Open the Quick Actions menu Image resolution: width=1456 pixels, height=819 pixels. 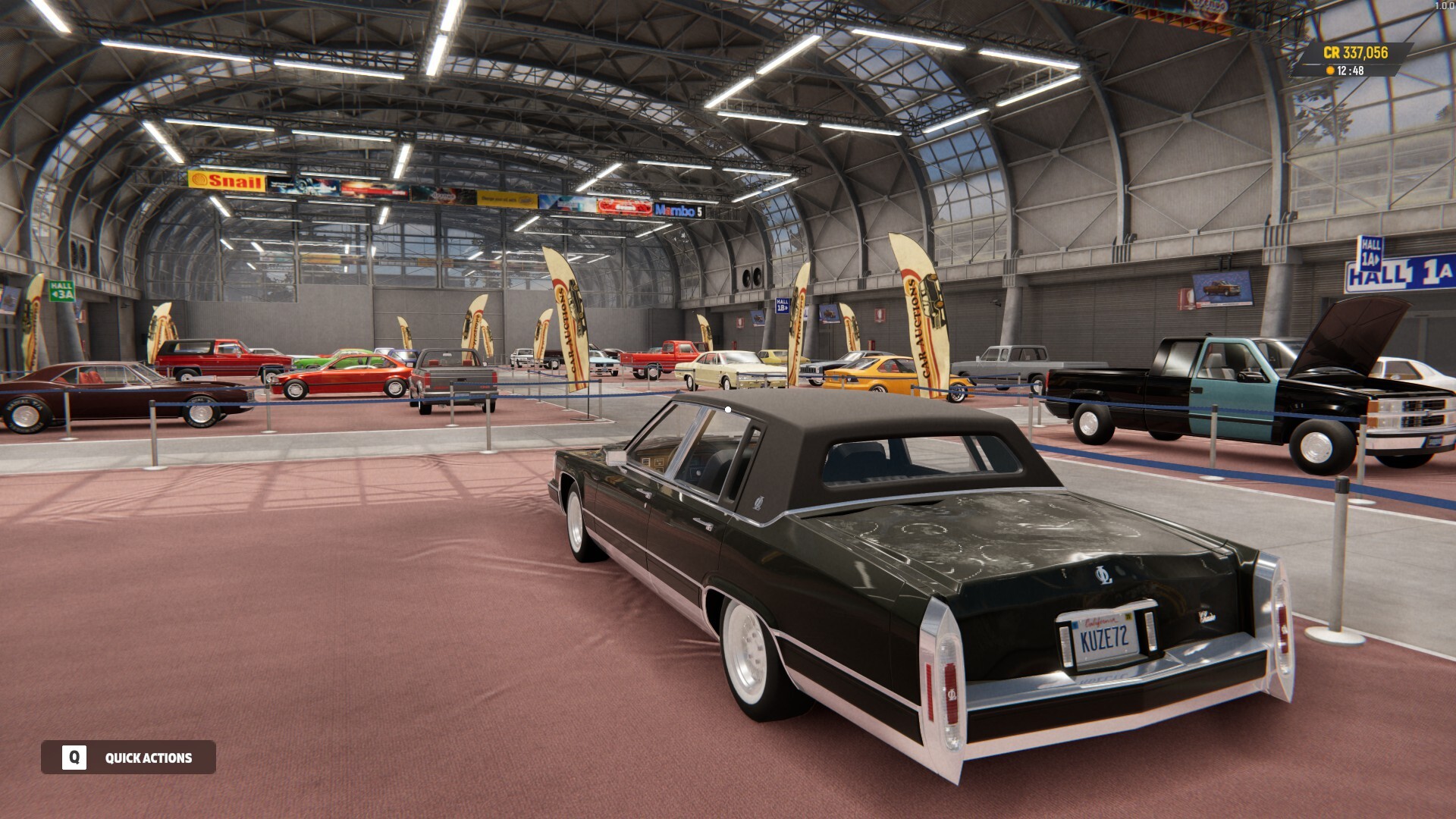[x=149, y=757]
